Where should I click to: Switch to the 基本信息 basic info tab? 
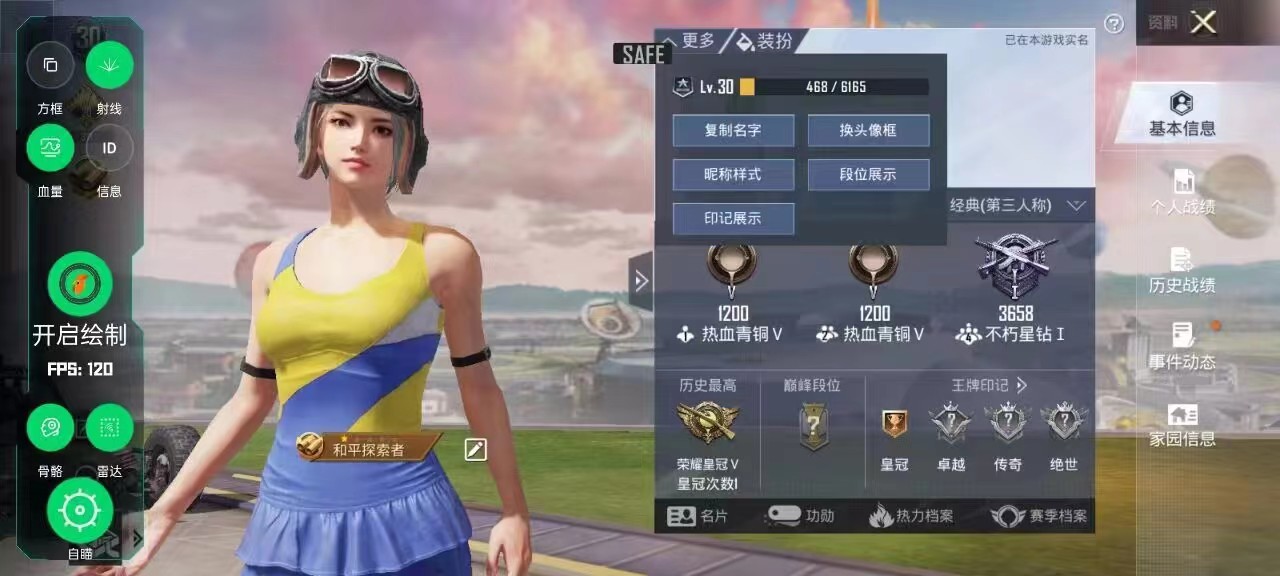click(x=1182, y=114)
